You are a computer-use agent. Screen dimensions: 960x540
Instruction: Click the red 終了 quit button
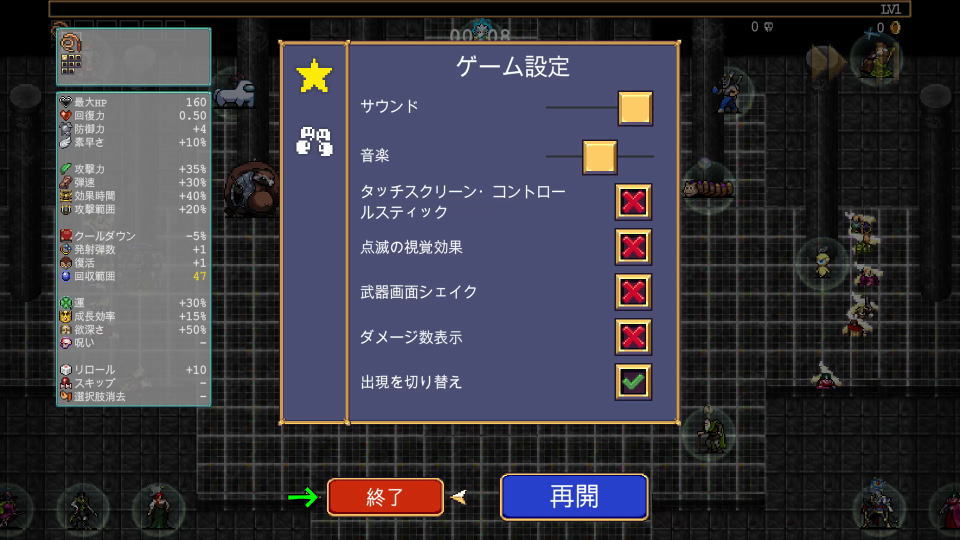click(385, 497)
